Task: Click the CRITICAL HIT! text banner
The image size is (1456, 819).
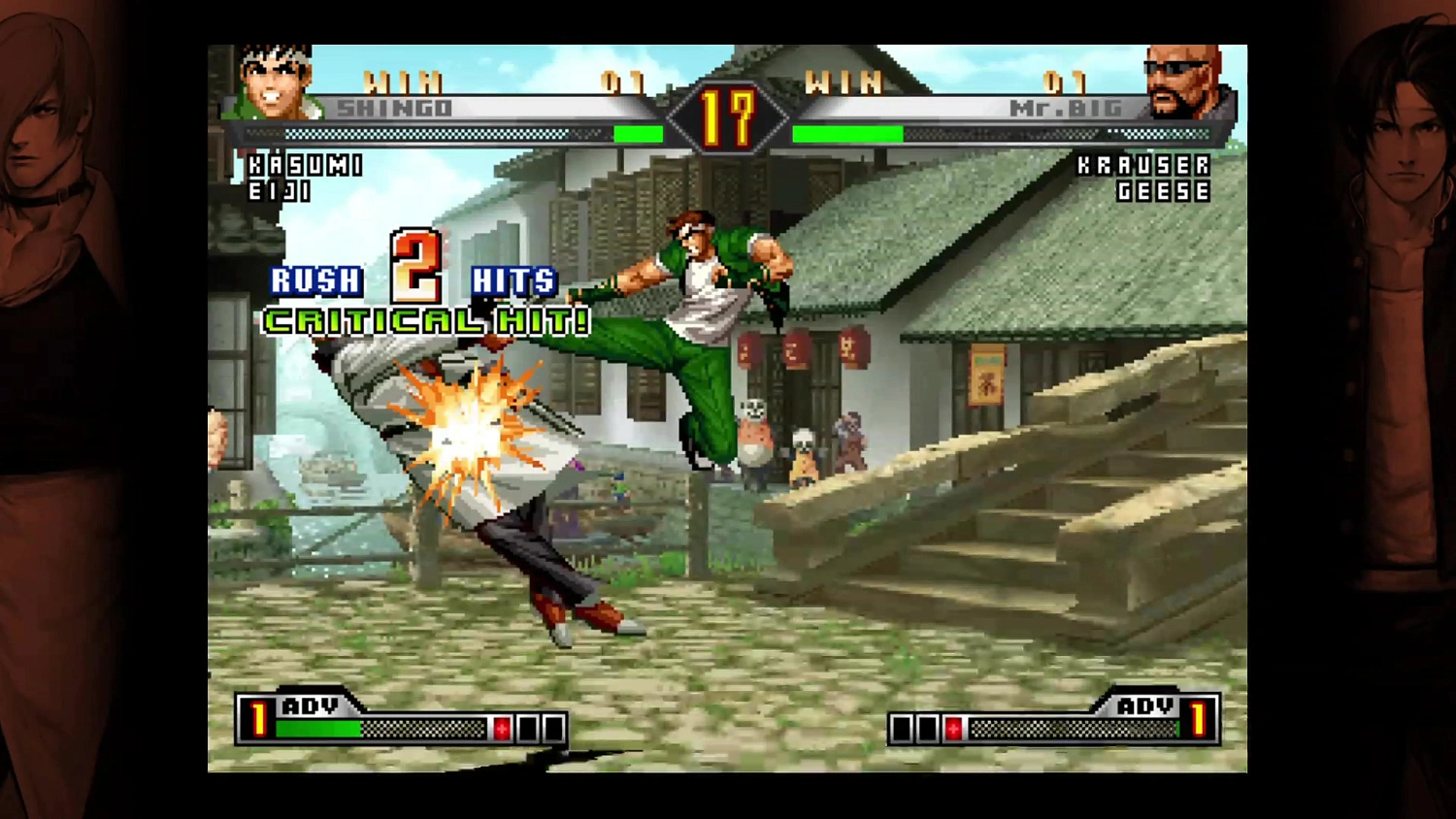Action: 425,320
